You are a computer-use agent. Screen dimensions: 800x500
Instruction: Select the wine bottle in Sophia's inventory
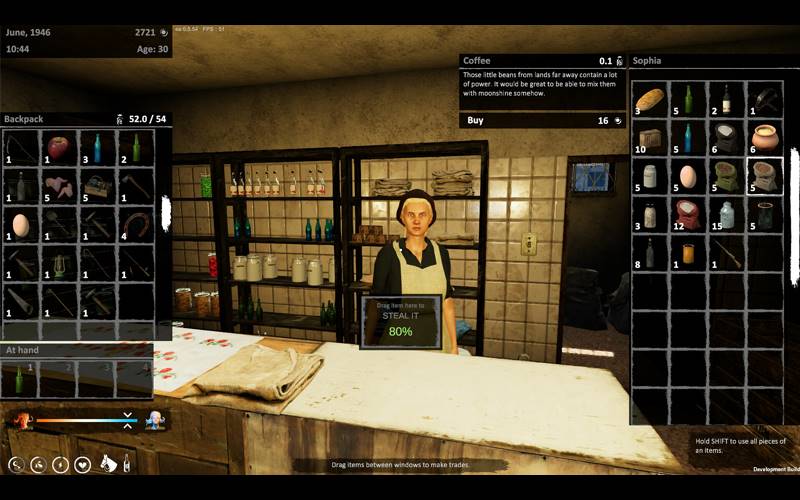point(727,99)
